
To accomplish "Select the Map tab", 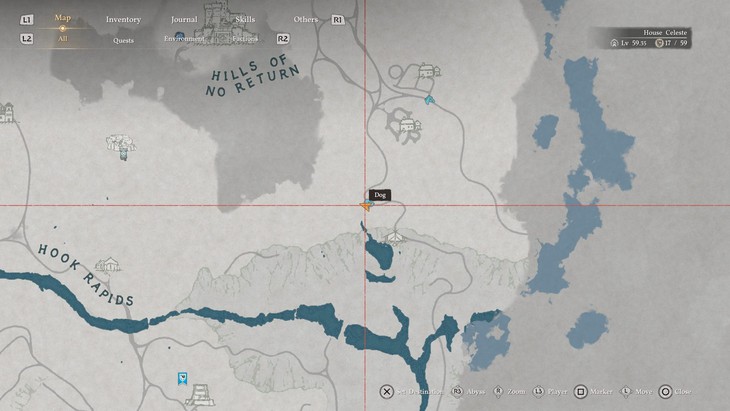I will tap(63, 18).
